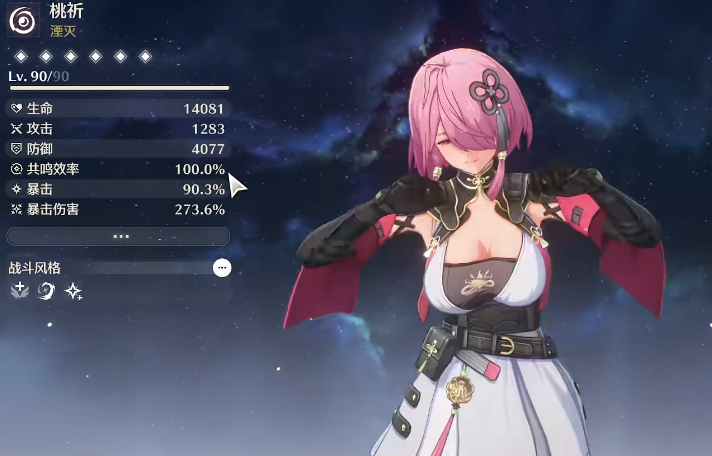Select the winged cross combat style icon
This screenshot has width=712, height=456.
coord(19,291)
